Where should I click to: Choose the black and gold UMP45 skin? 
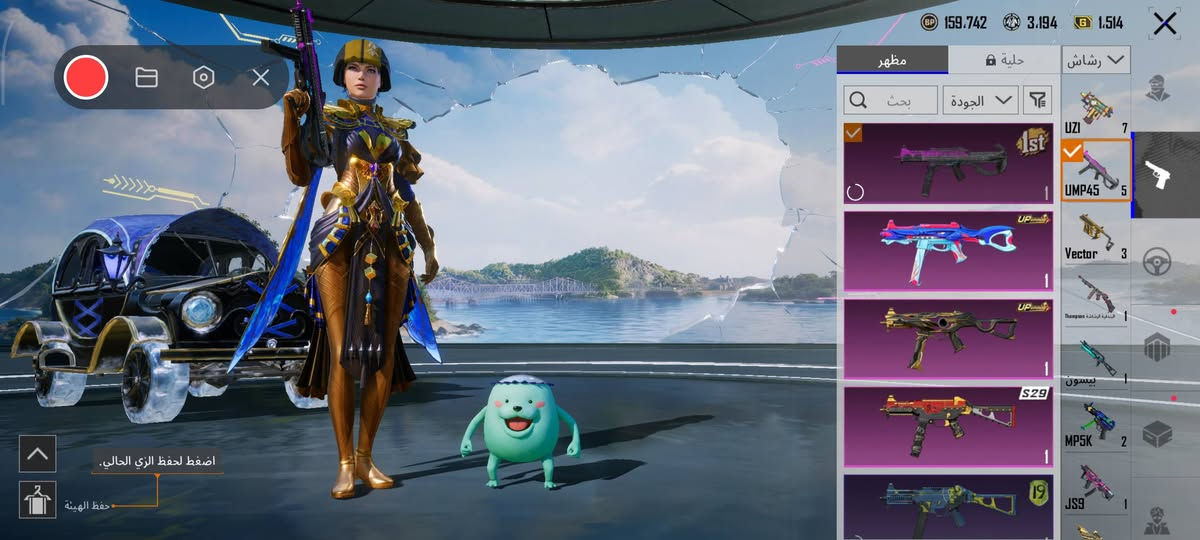948,338
